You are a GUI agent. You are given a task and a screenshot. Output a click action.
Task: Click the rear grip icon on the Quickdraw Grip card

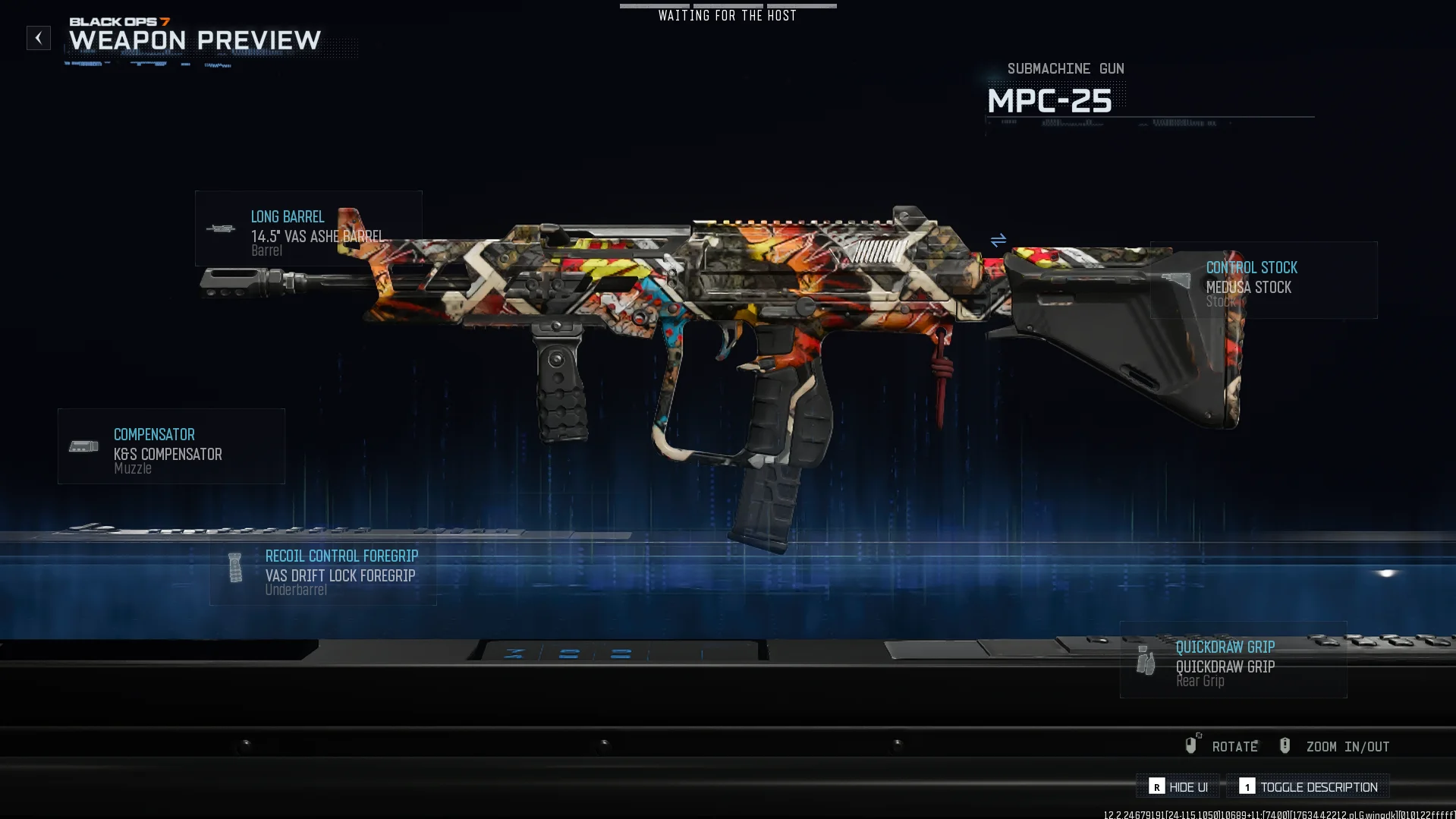(1144, 660)
